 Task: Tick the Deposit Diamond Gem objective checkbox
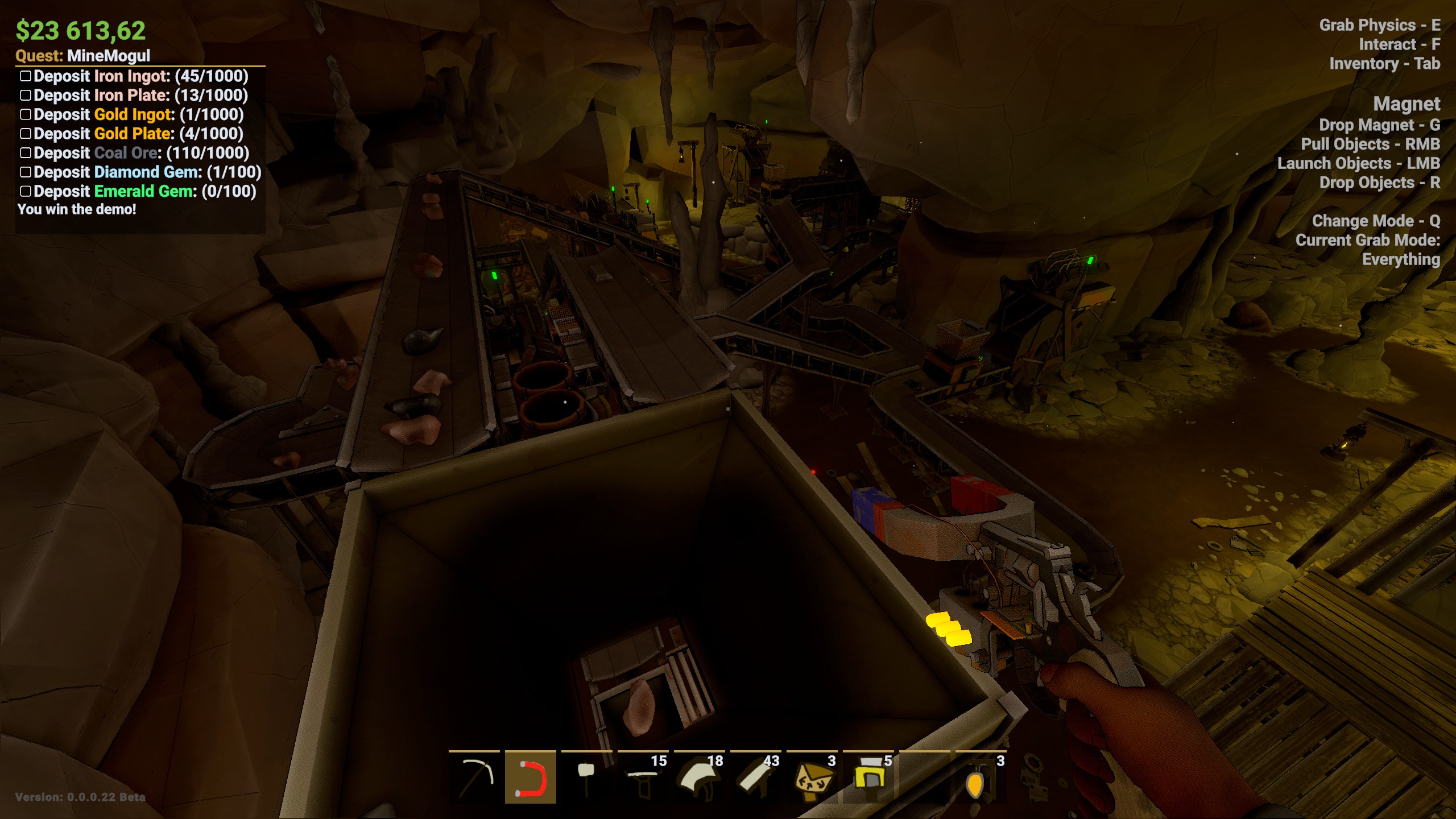tap(26, 172)
